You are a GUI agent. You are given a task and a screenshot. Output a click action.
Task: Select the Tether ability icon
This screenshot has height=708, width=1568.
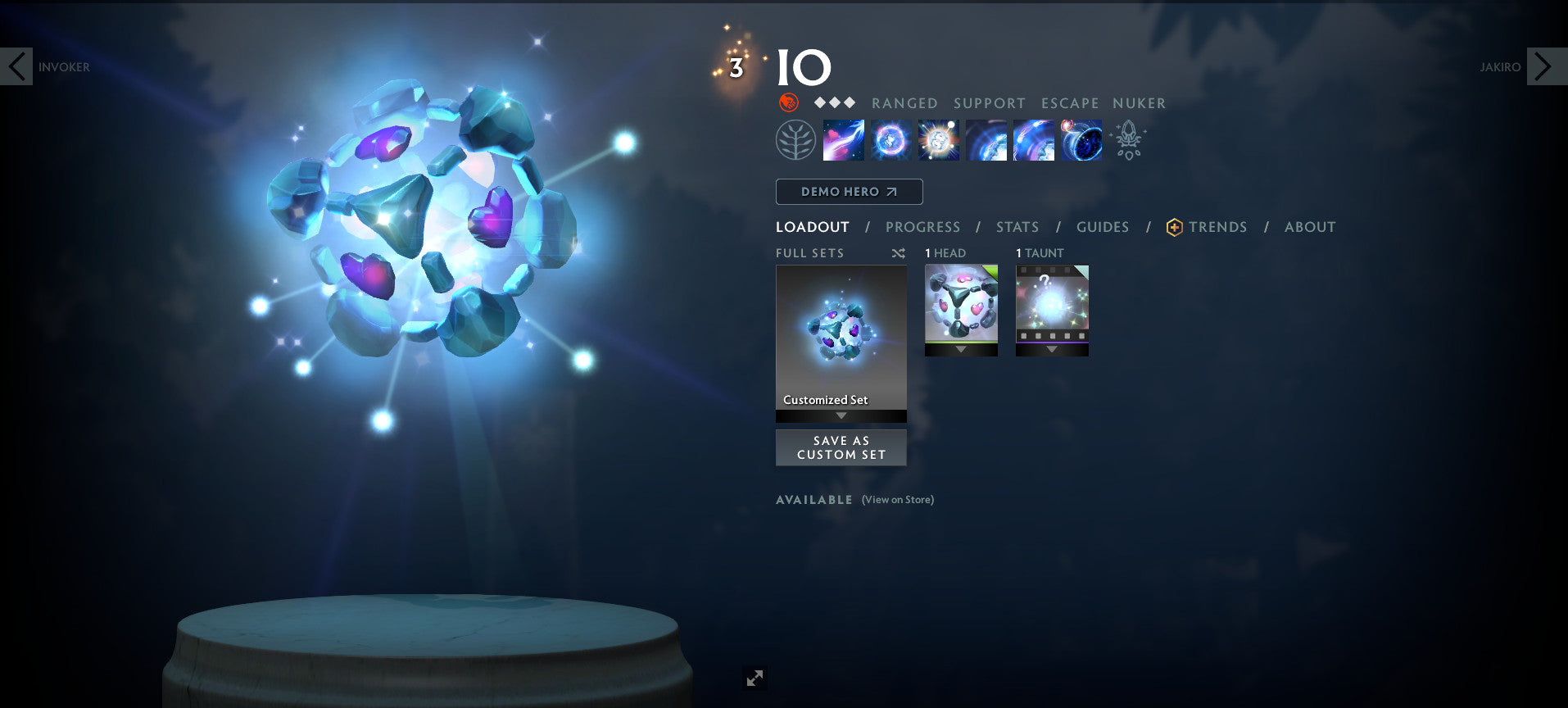[x=843, y=139]
